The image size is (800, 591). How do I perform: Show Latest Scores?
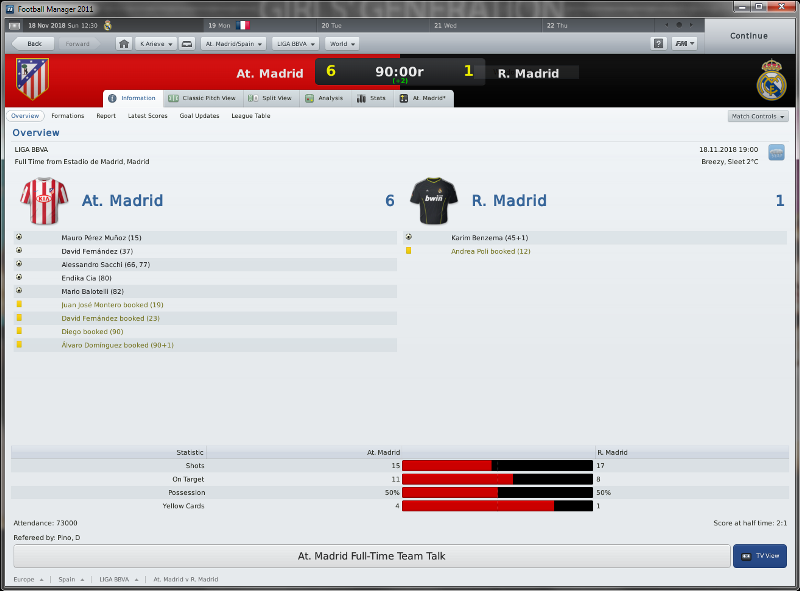pos(147,116)
